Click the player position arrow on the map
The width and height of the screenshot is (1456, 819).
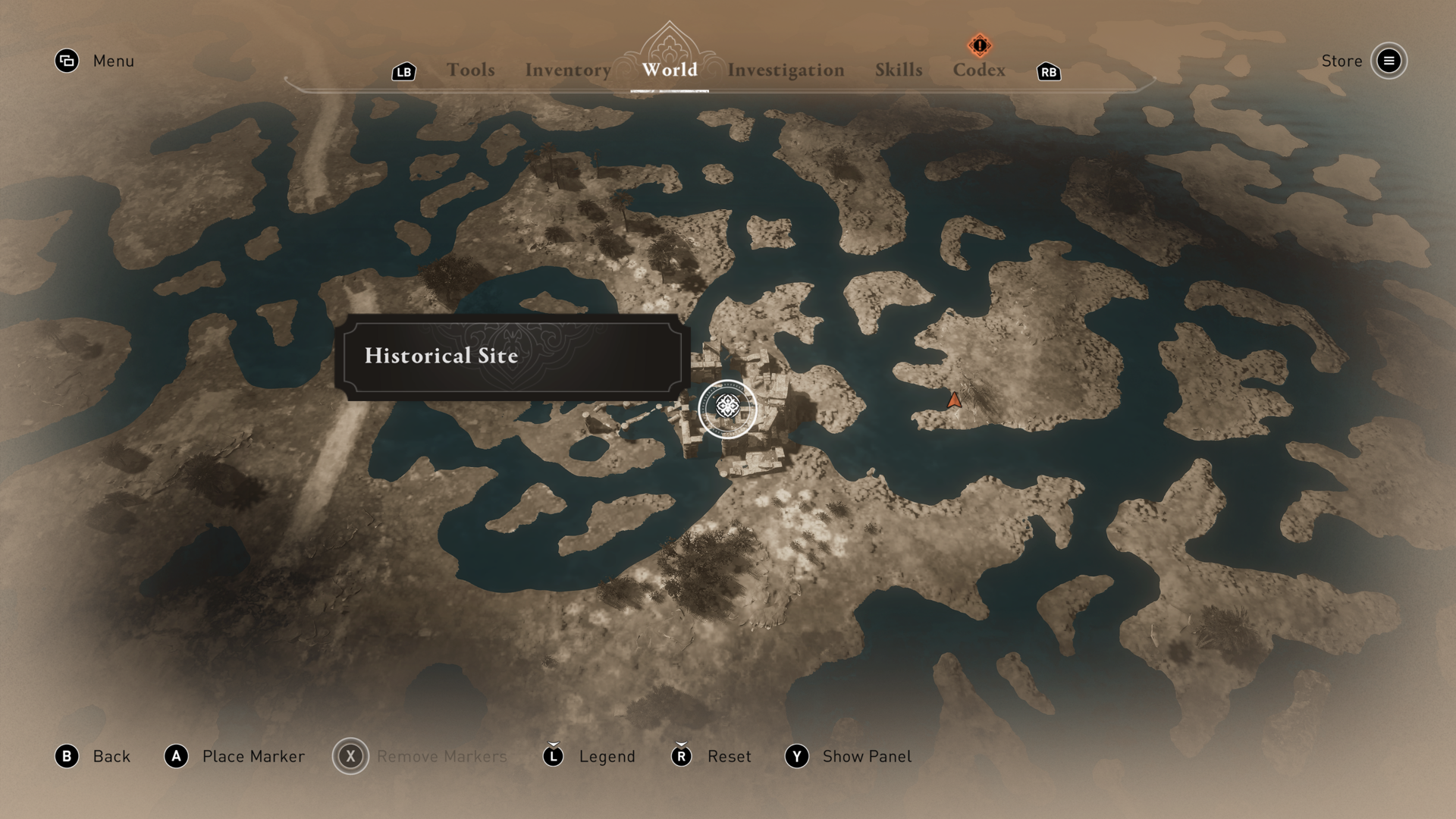point(954,400)
